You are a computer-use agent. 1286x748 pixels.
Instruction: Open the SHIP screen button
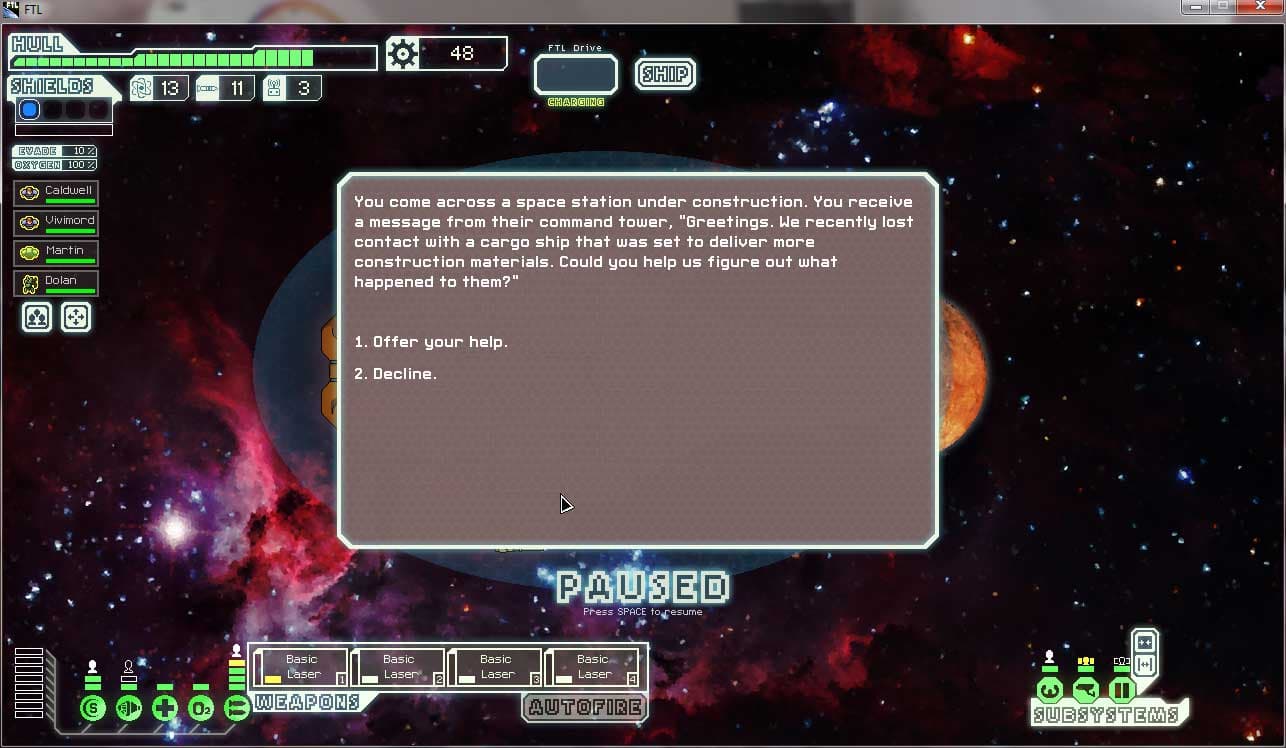pos(665,74)
